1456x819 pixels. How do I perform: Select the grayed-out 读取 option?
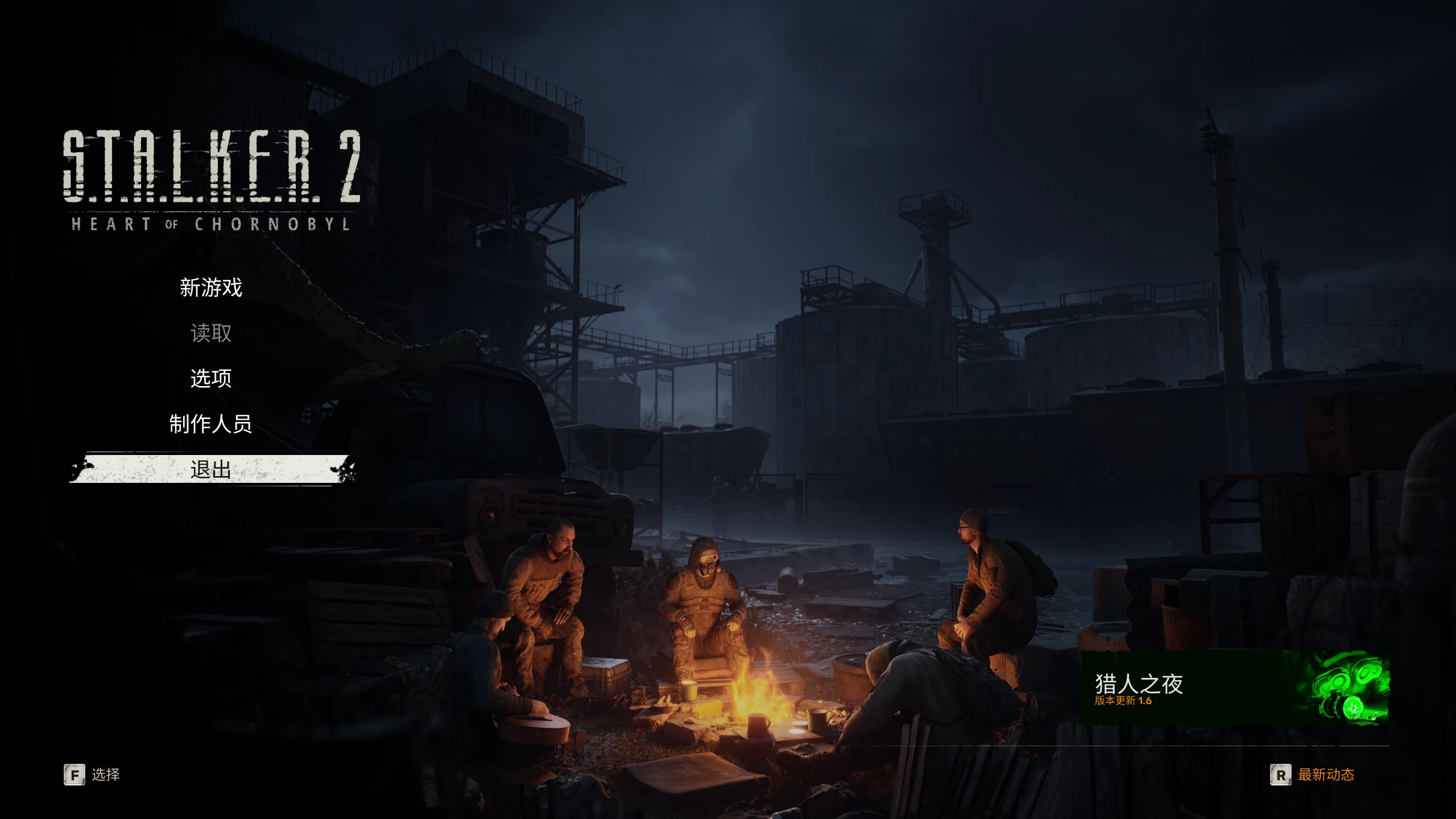[210, 334]
